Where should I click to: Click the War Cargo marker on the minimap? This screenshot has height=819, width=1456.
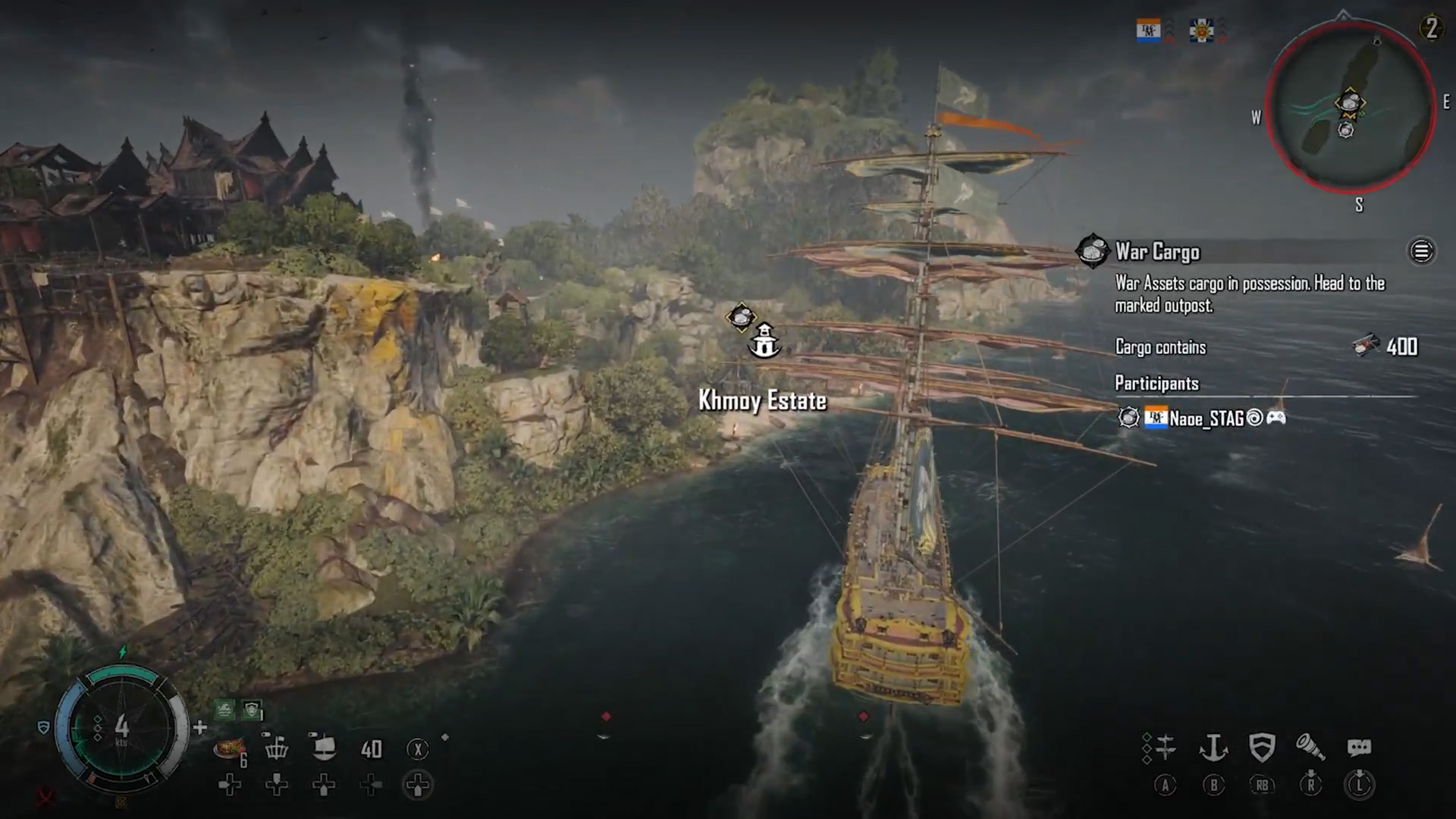[x=1350, y=102]
